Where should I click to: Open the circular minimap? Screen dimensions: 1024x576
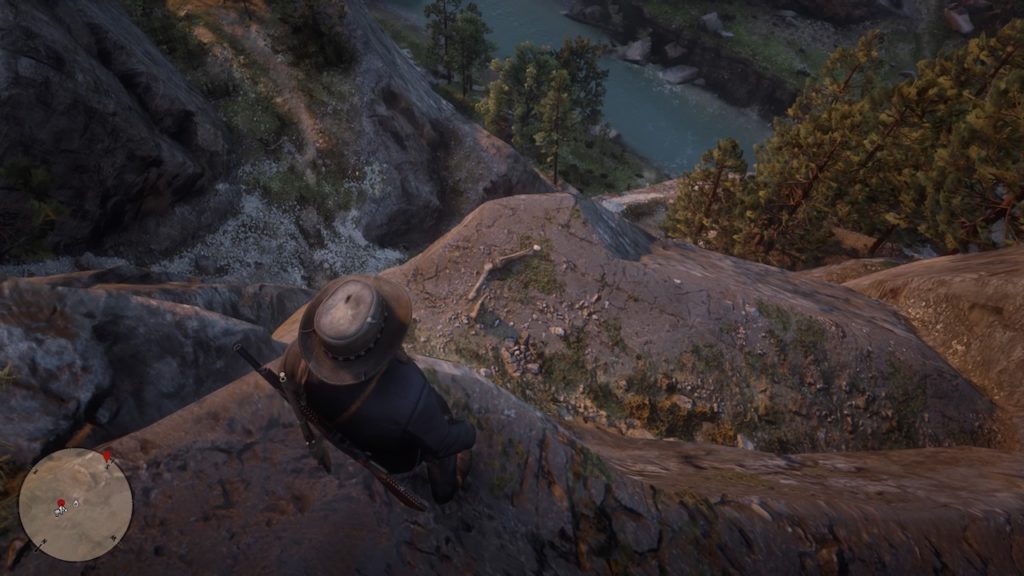[75, 504]
